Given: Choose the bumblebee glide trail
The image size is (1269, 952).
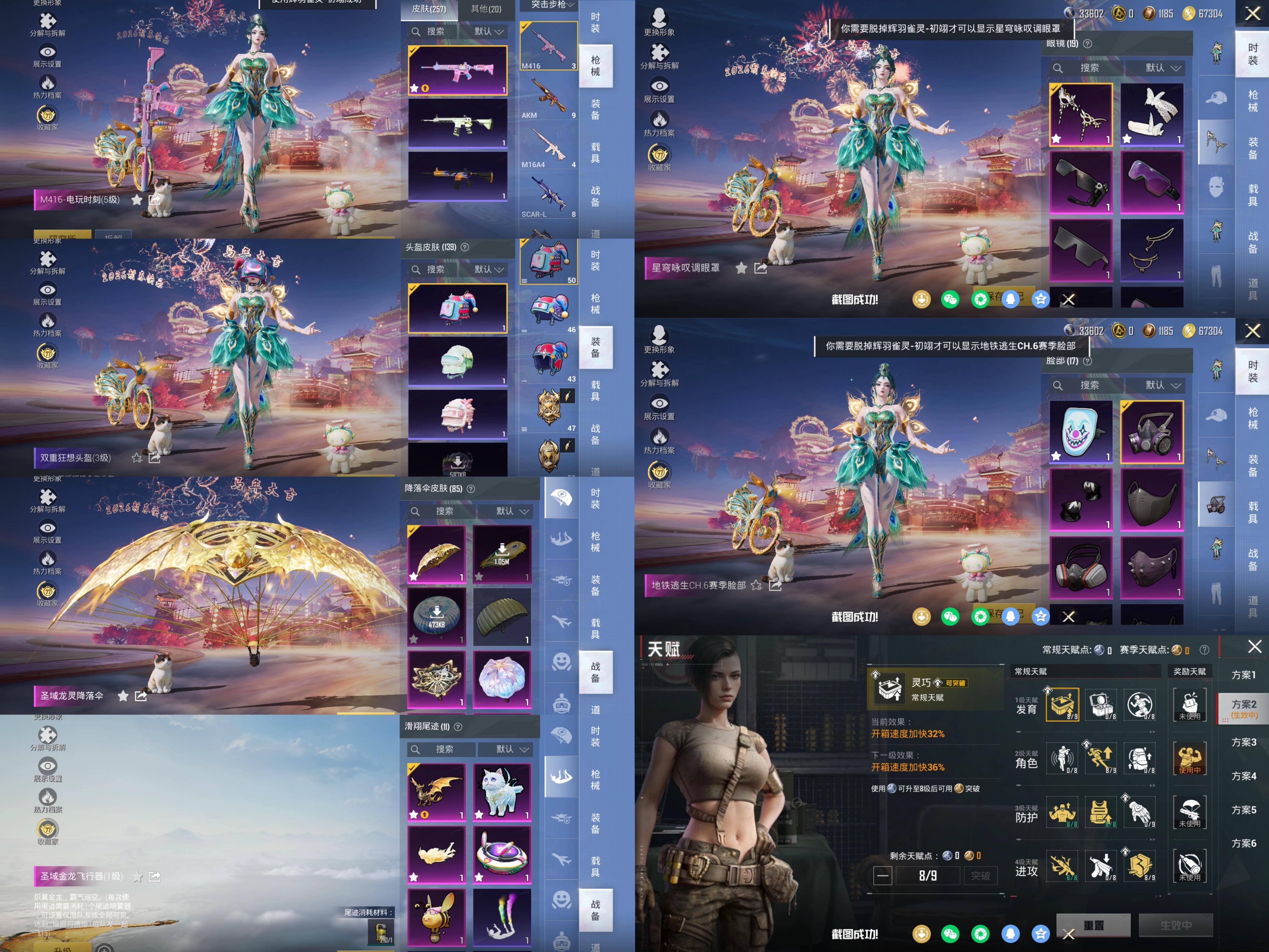Looking at the screenshot, I should (x=436, y=917).
